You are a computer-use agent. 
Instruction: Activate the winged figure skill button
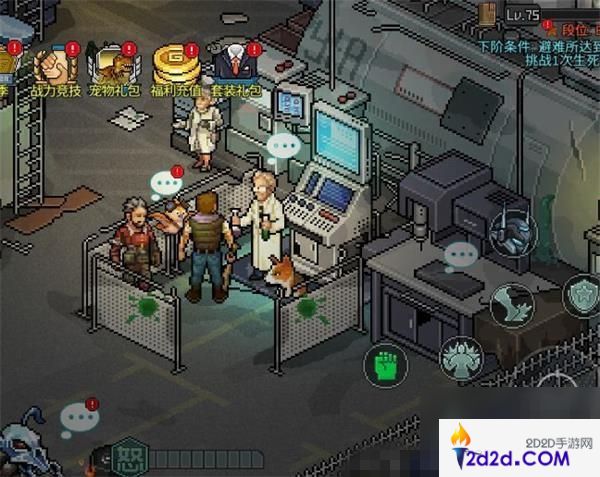tap(463, 358)
